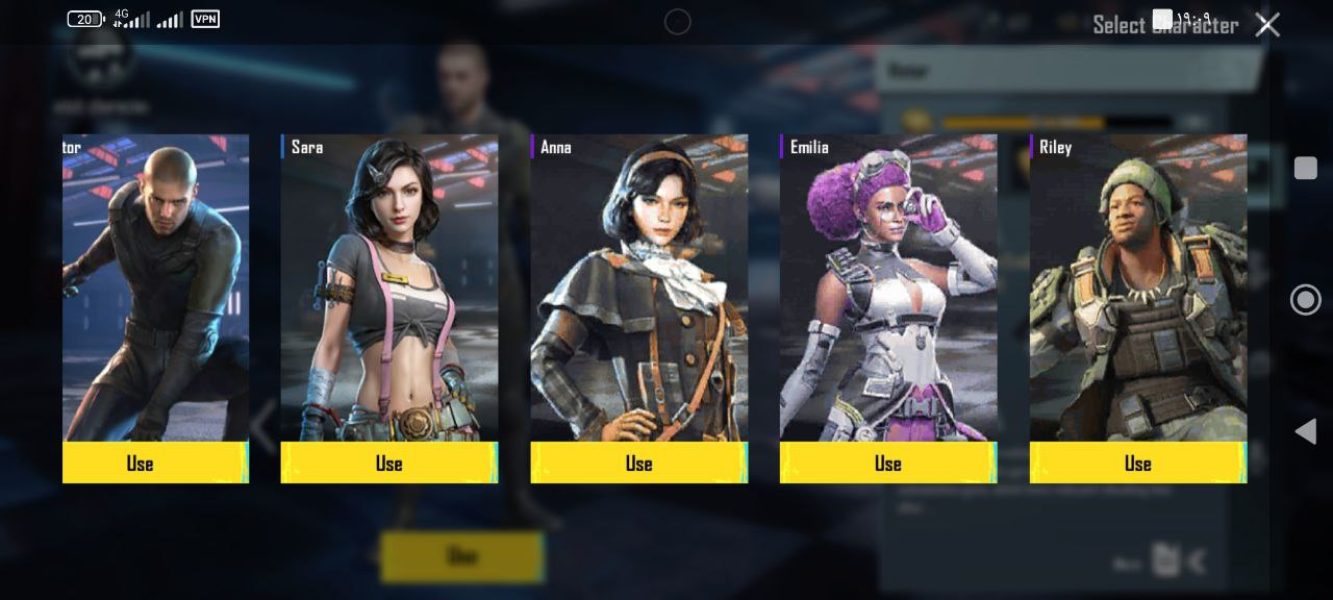Close the Select Character screen
1333x600 pixels.
(1267, 25)
